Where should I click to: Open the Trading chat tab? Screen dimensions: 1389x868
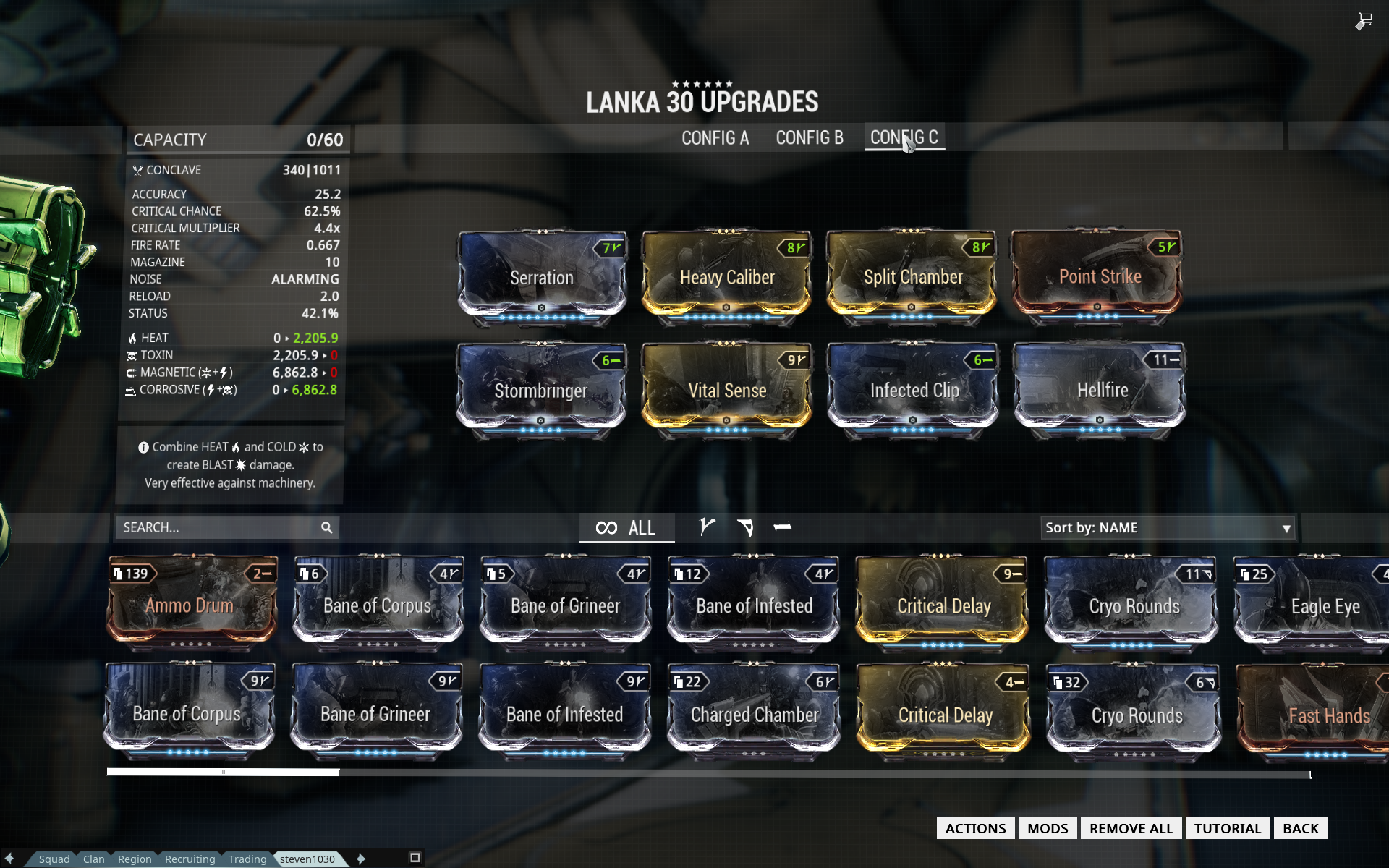pos(247,859)
